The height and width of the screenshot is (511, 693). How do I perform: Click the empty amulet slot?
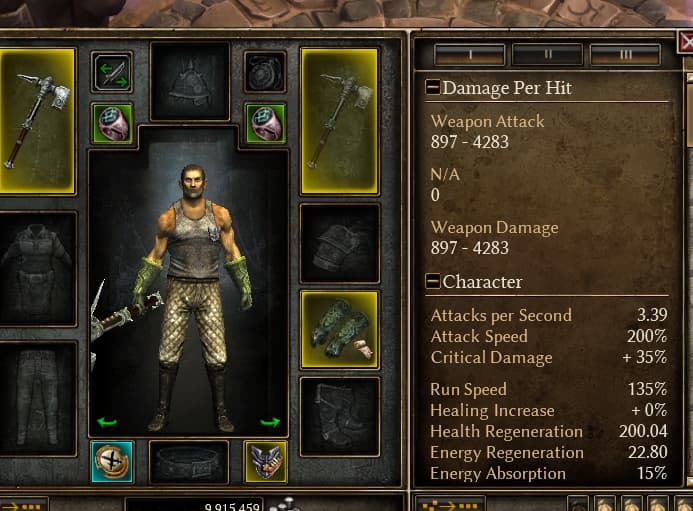[265, 72]
